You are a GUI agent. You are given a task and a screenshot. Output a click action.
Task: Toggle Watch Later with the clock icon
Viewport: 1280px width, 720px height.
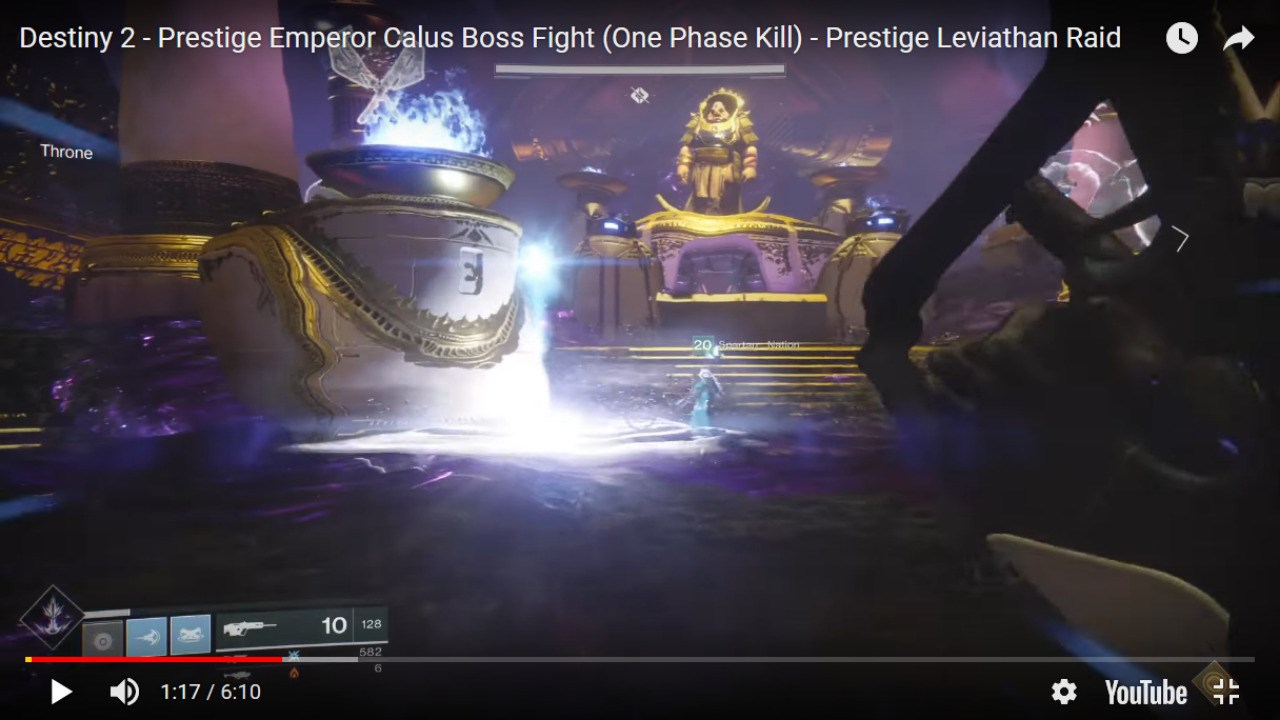tap(1181, 36)
